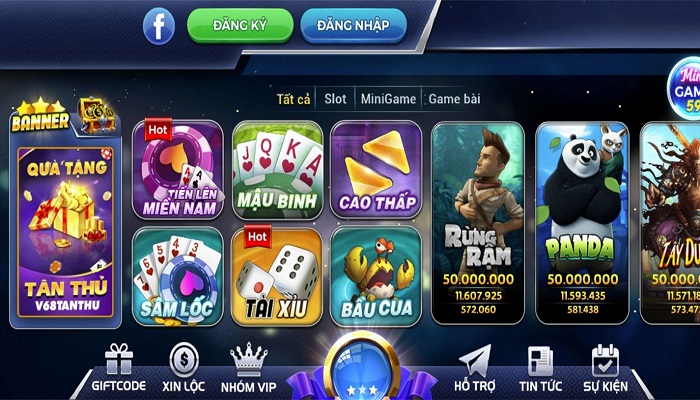Click the Facebook login icon
This screenshot has width=700, height=400.
158,26
